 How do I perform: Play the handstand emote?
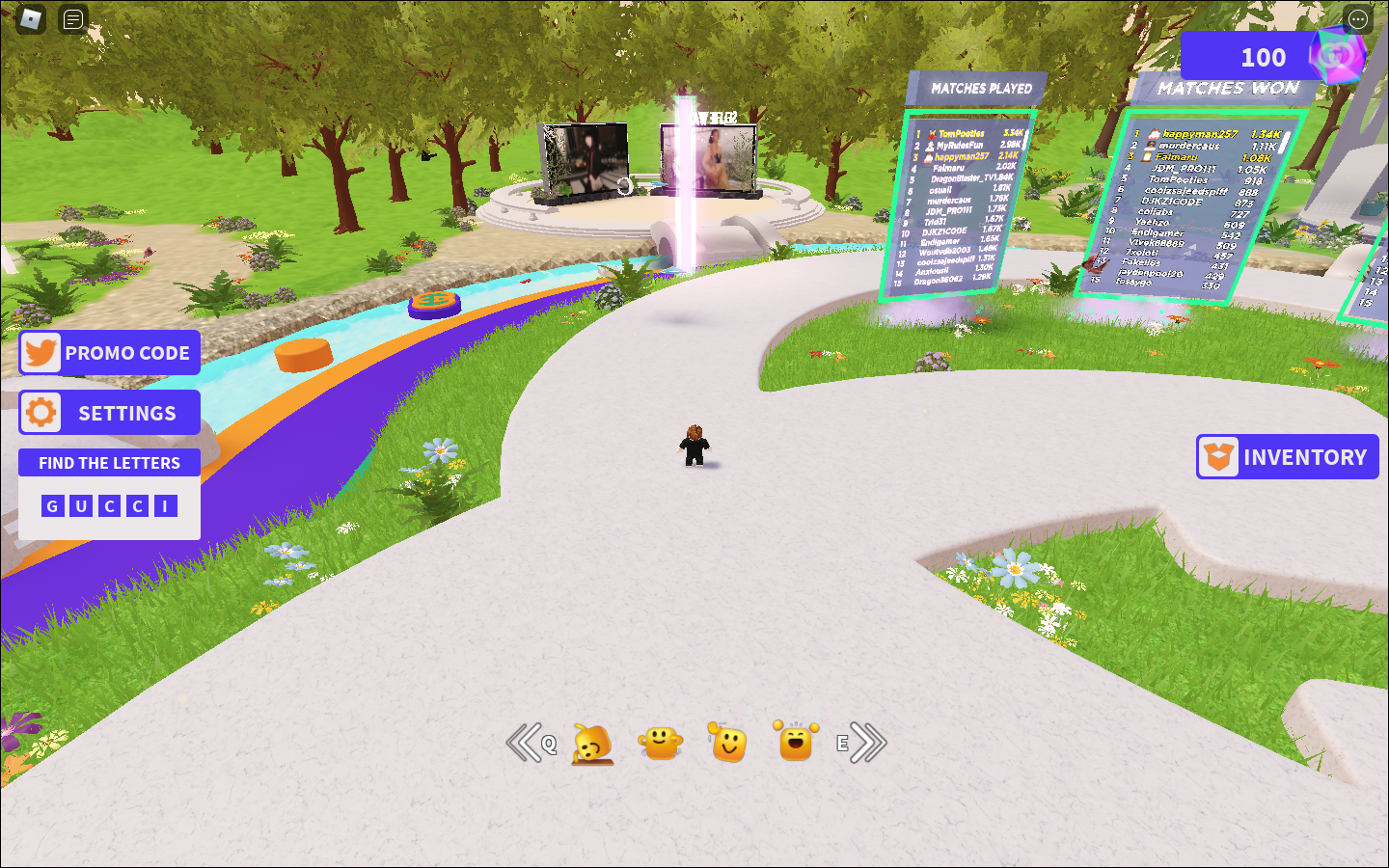click(593, 744)
